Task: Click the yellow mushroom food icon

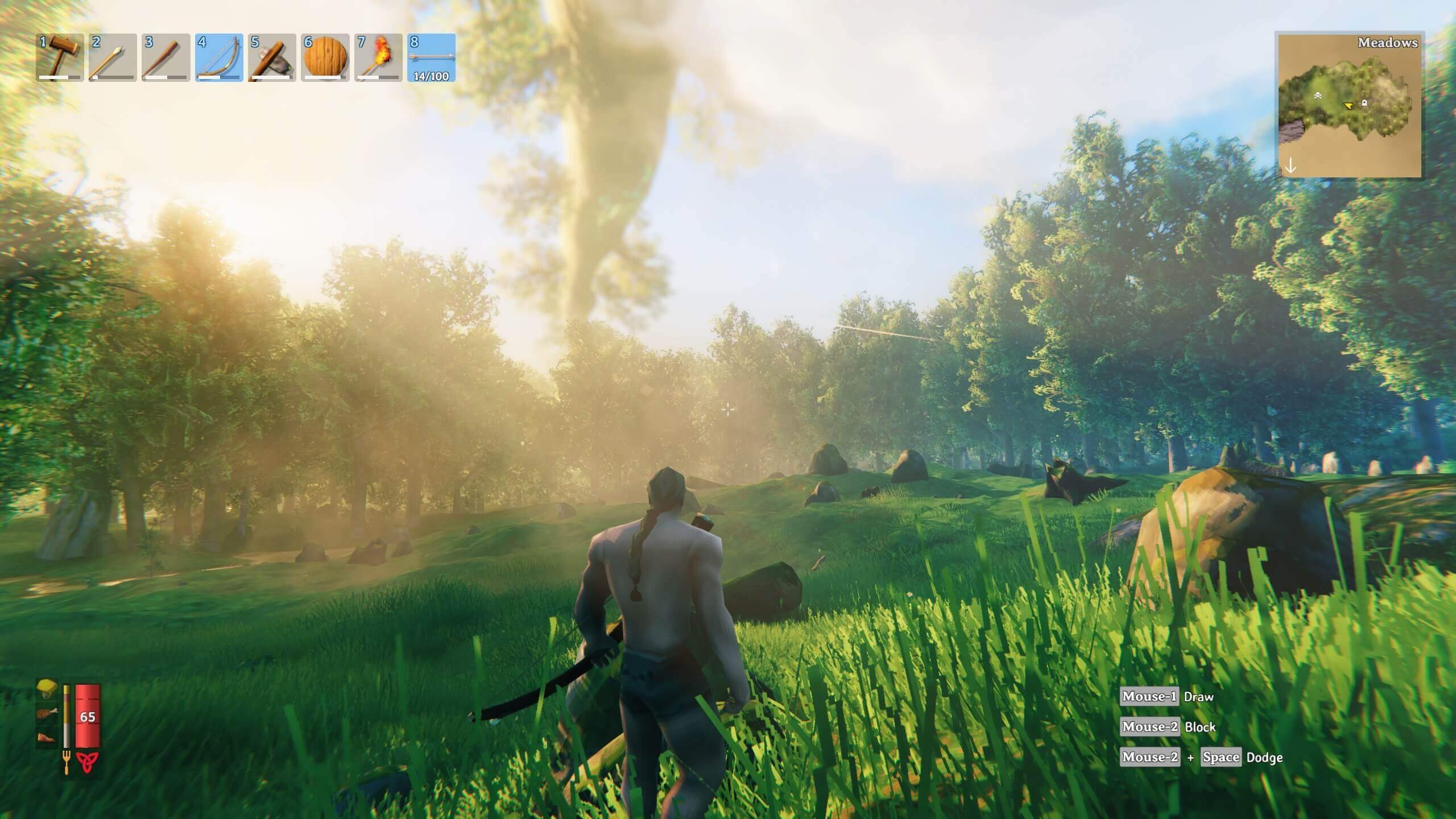Action: pos(47,689)
